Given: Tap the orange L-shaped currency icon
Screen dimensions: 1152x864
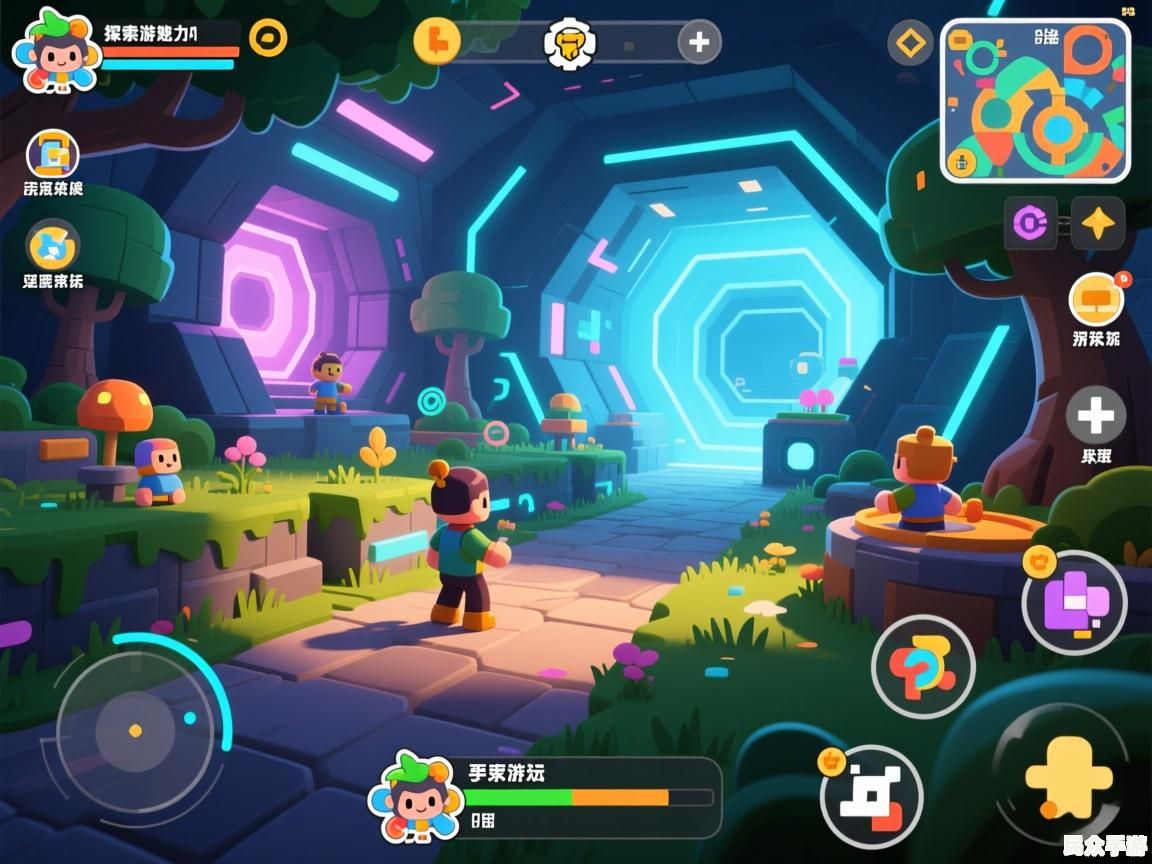Looking at the screenshot, I should coord(437,41).
